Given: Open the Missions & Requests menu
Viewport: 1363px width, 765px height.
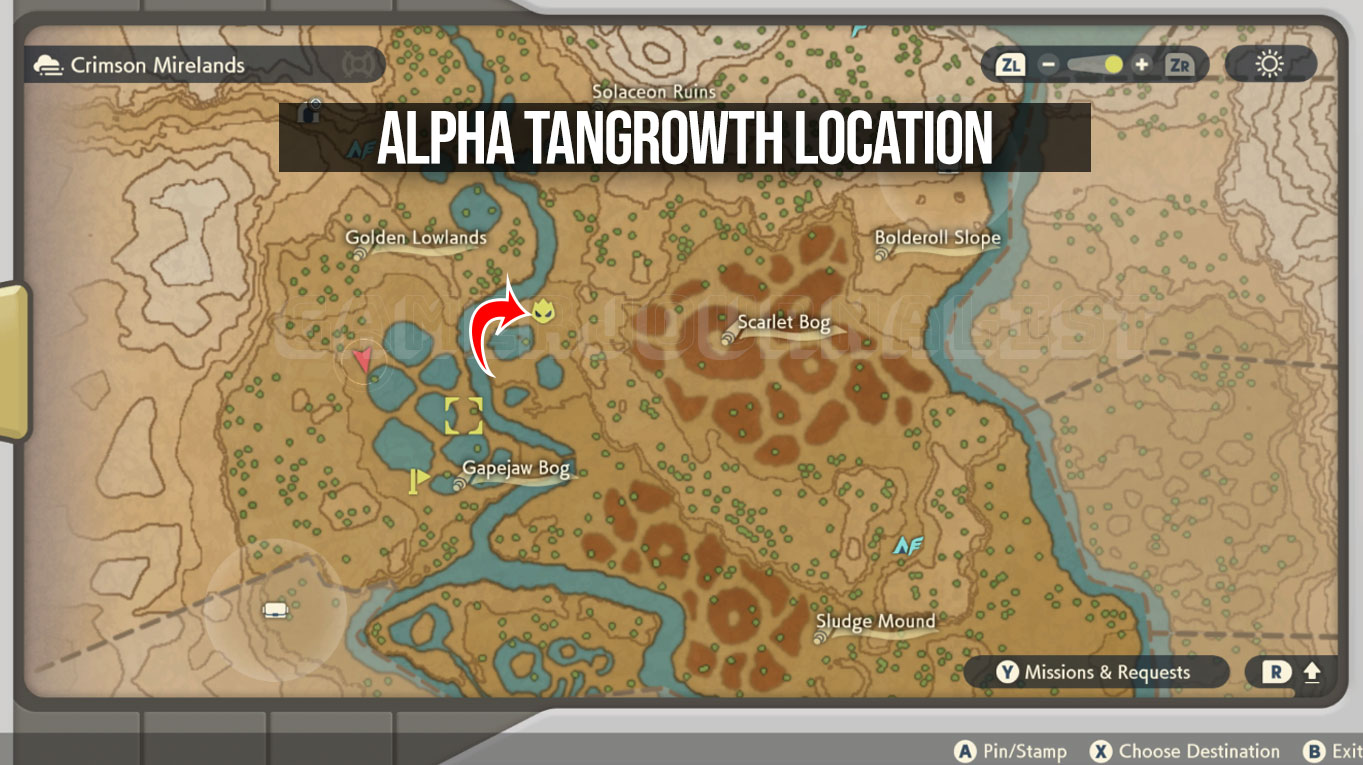Looking at the screenshot, I should pos(1097,672).
